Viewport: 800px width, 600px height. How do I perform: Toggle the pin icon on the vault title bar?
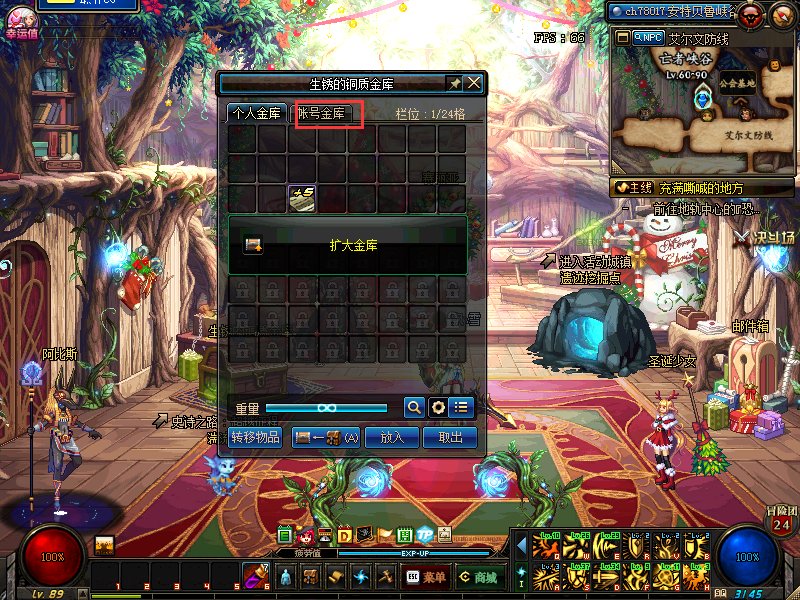[x=455, y=83]
